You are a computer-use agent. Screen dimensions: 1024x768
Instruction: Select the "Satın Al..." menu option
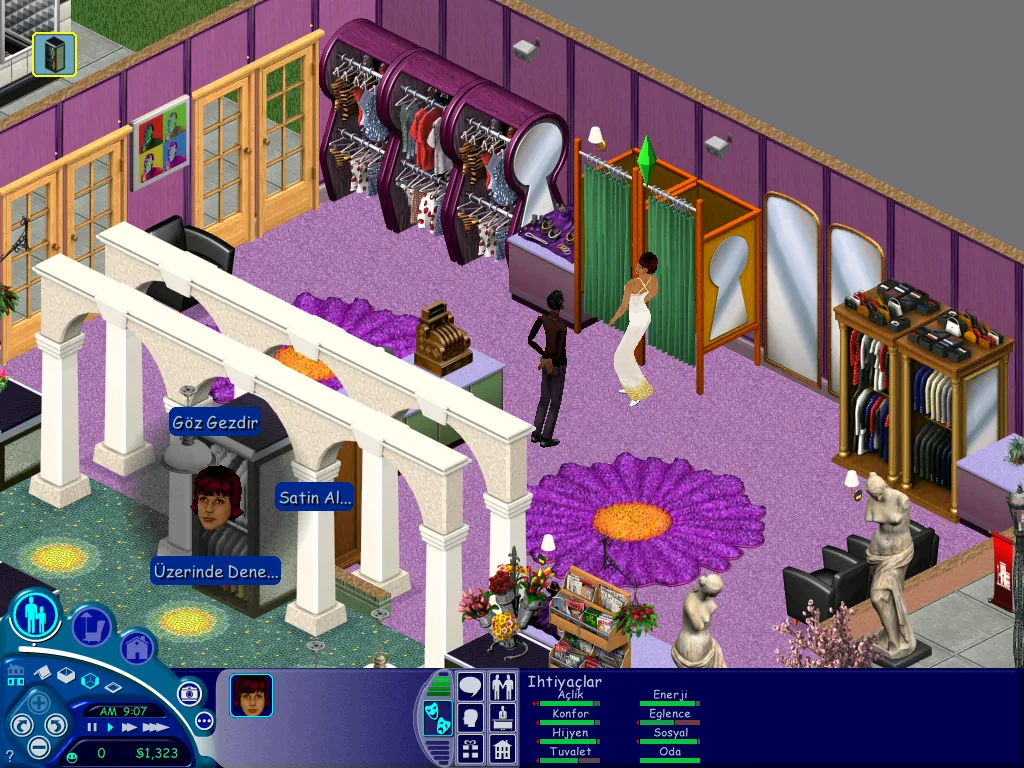click(x=315, y=498)
